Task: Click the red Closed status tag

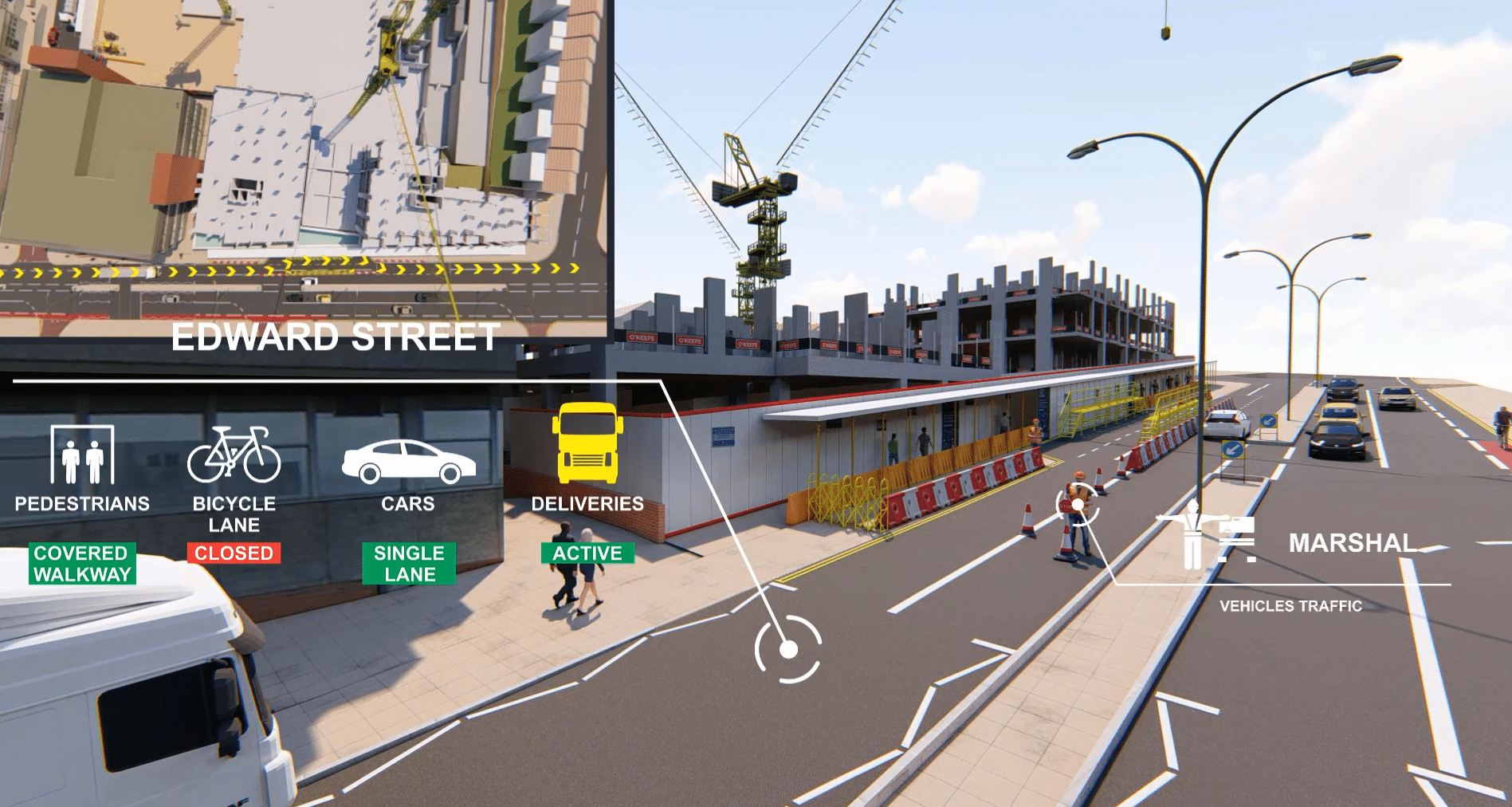Action: tap(234, 553)
